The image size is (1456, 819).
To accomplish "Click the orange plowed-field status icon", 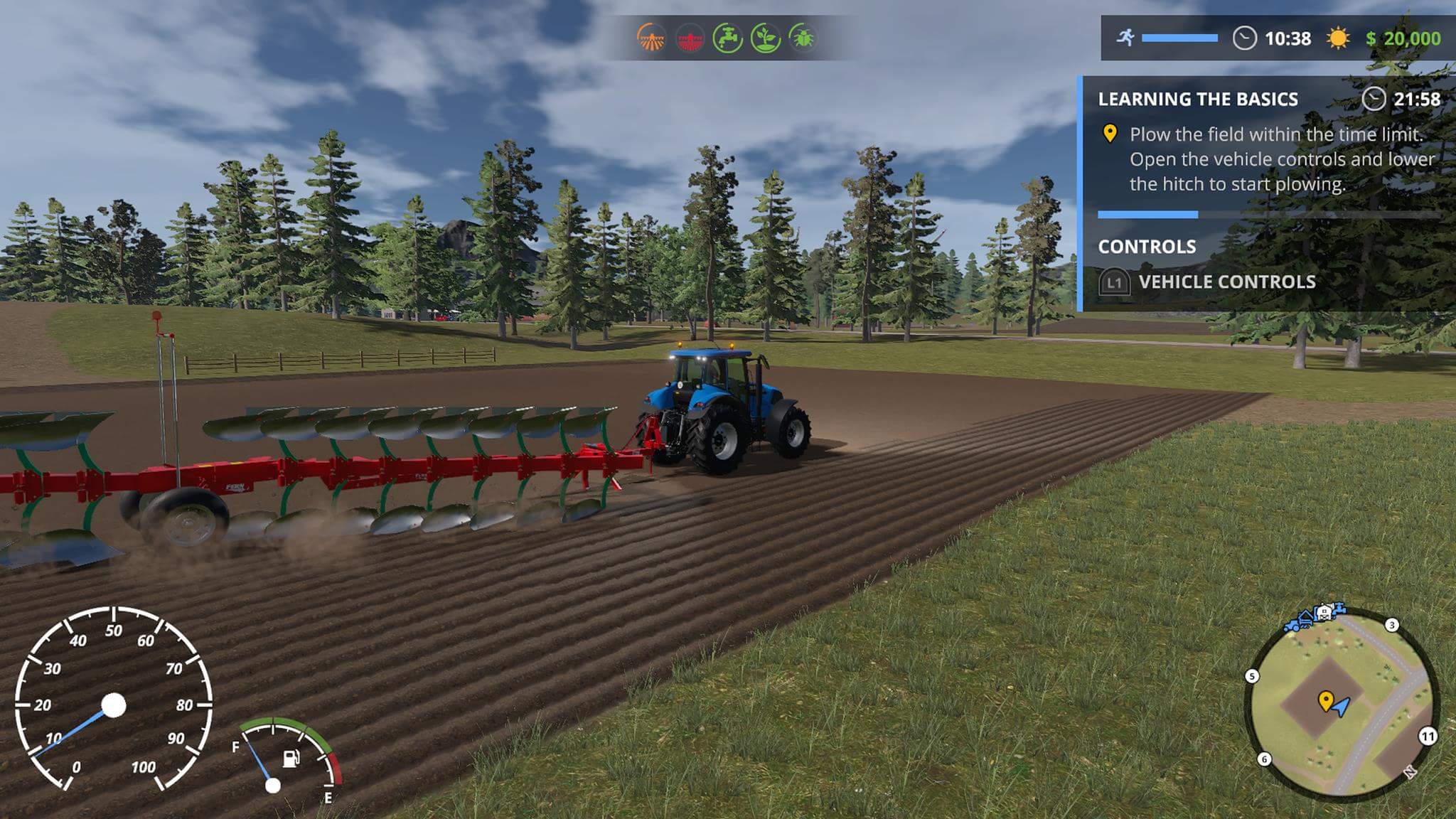I will pyautogui.click(x=651, y=38).
